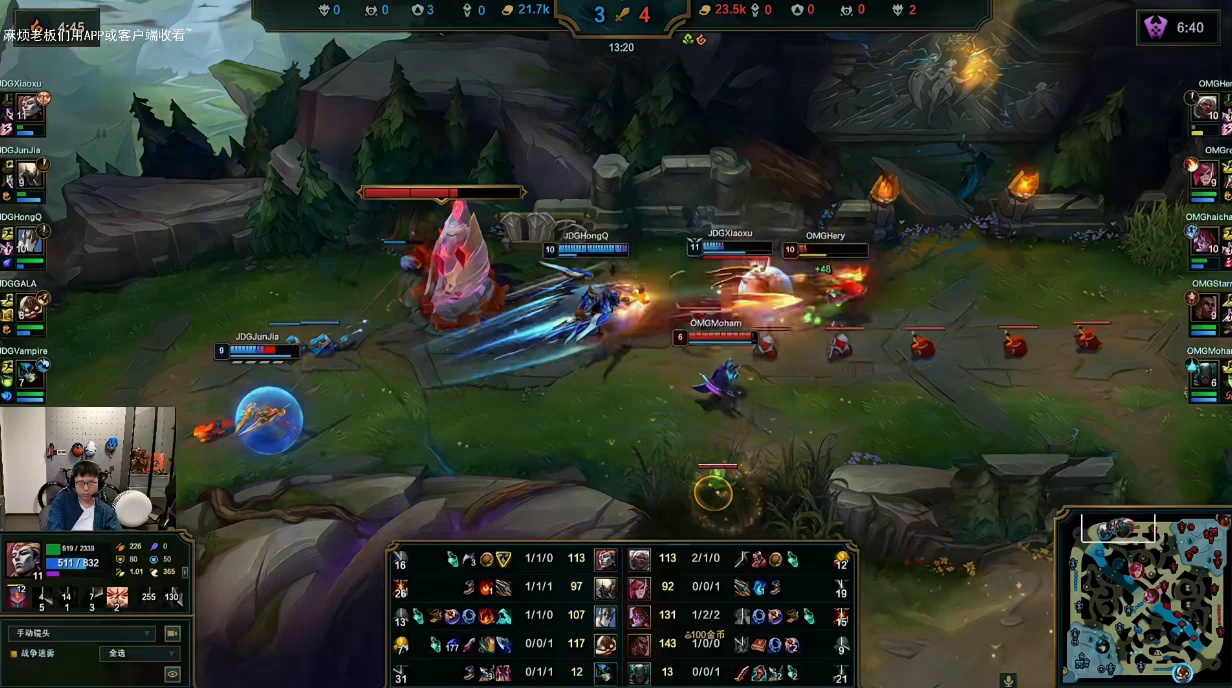The image size is (1232, 688).
Task: Toggle the 战争迷雾 fog of war checkbox
Action: pos(14,653)
